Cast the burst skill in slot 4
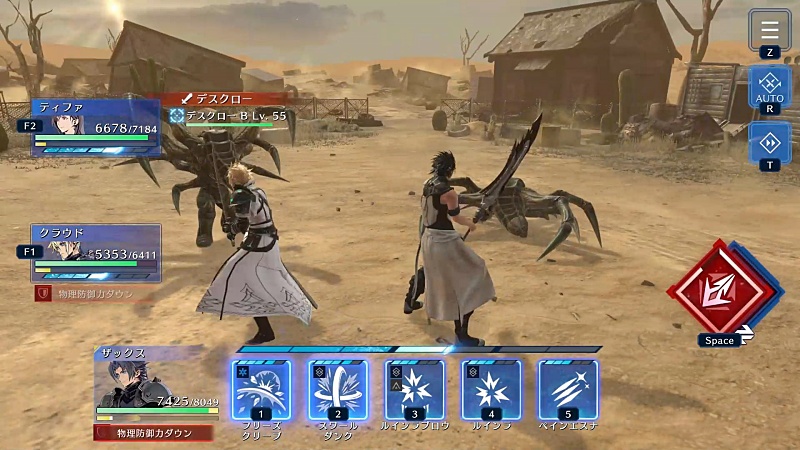The image size is (800, 450). [x=492, y=389]
